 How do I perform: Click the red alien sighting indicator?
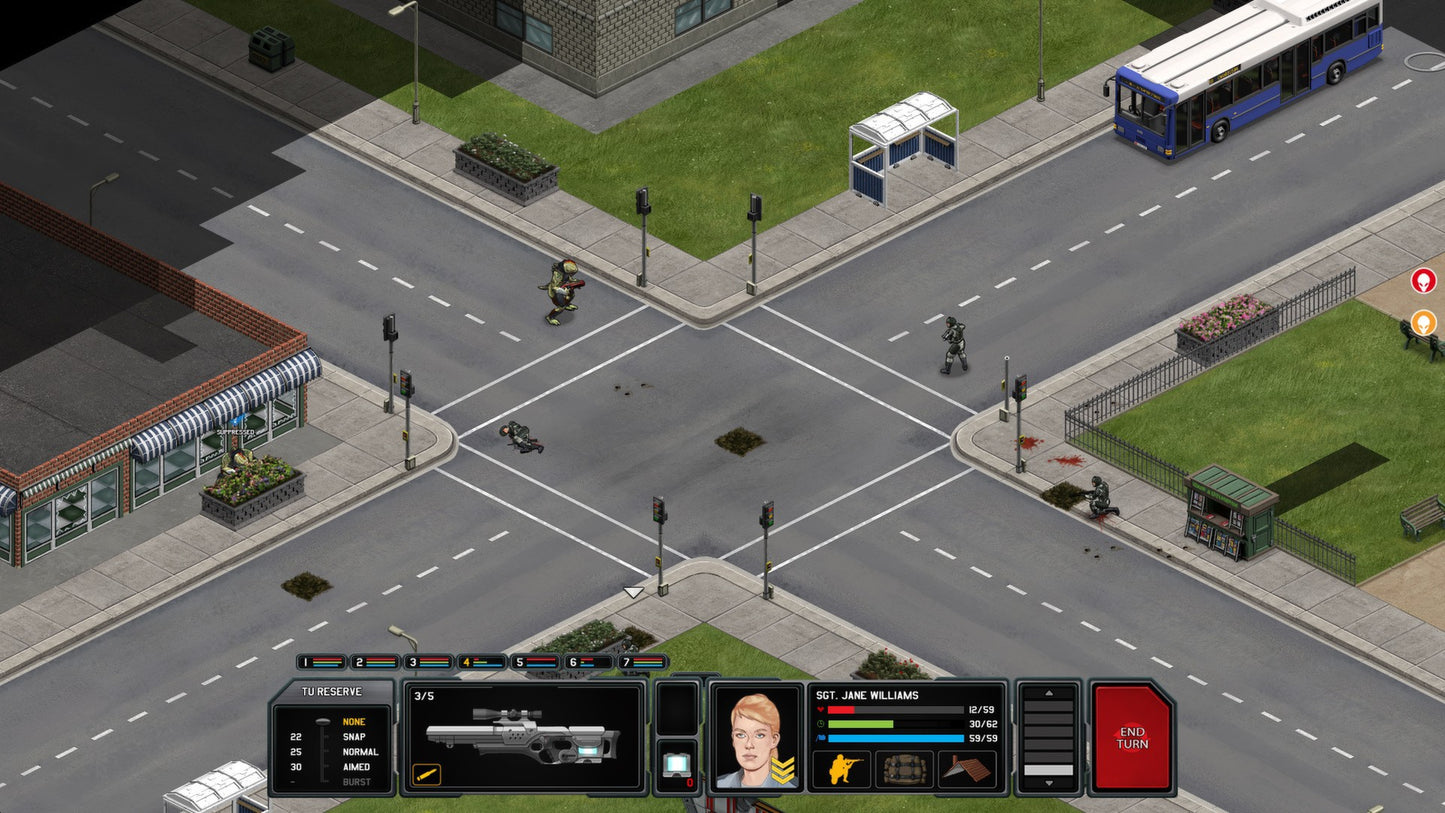point(1424,281)
